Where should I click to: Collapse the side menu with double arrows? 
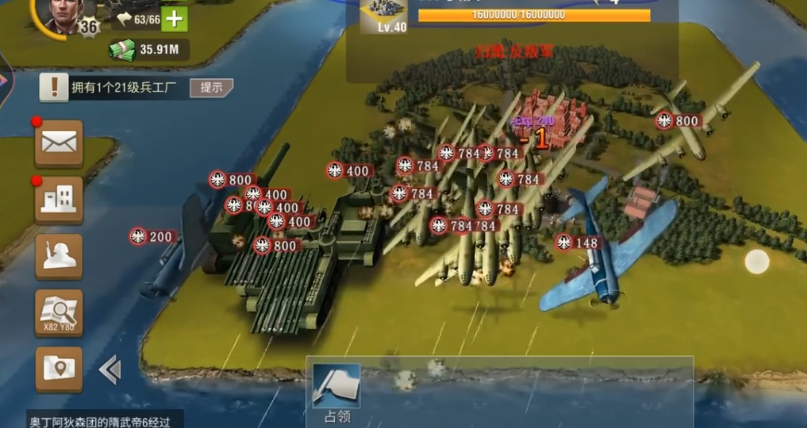pos(110,370)
